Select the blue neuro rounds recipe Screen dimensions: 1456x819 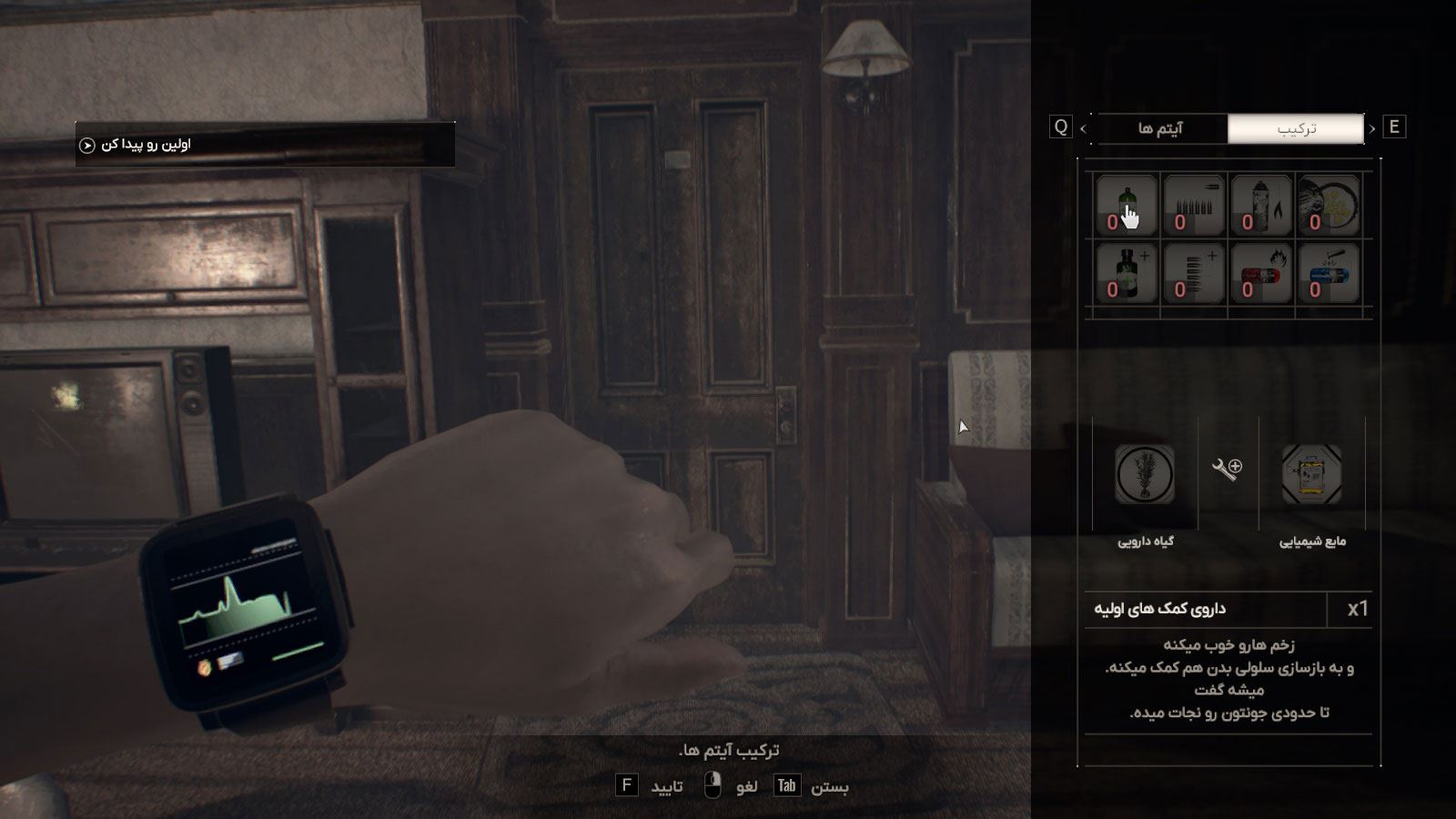[x=1328, y=273]
